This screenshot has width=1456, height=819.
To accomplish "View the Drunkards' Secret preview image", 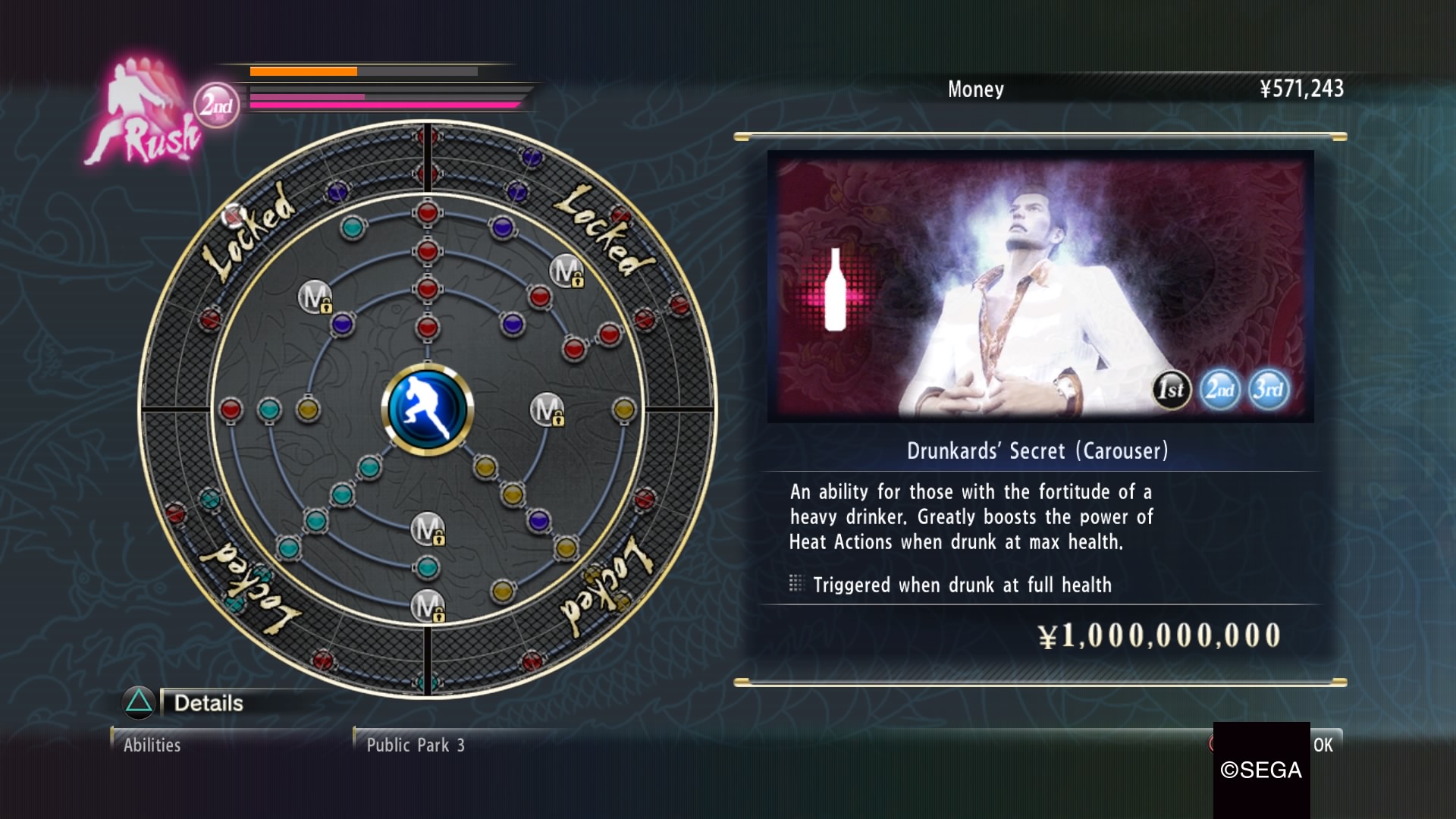I will [x=1040, y=286].
